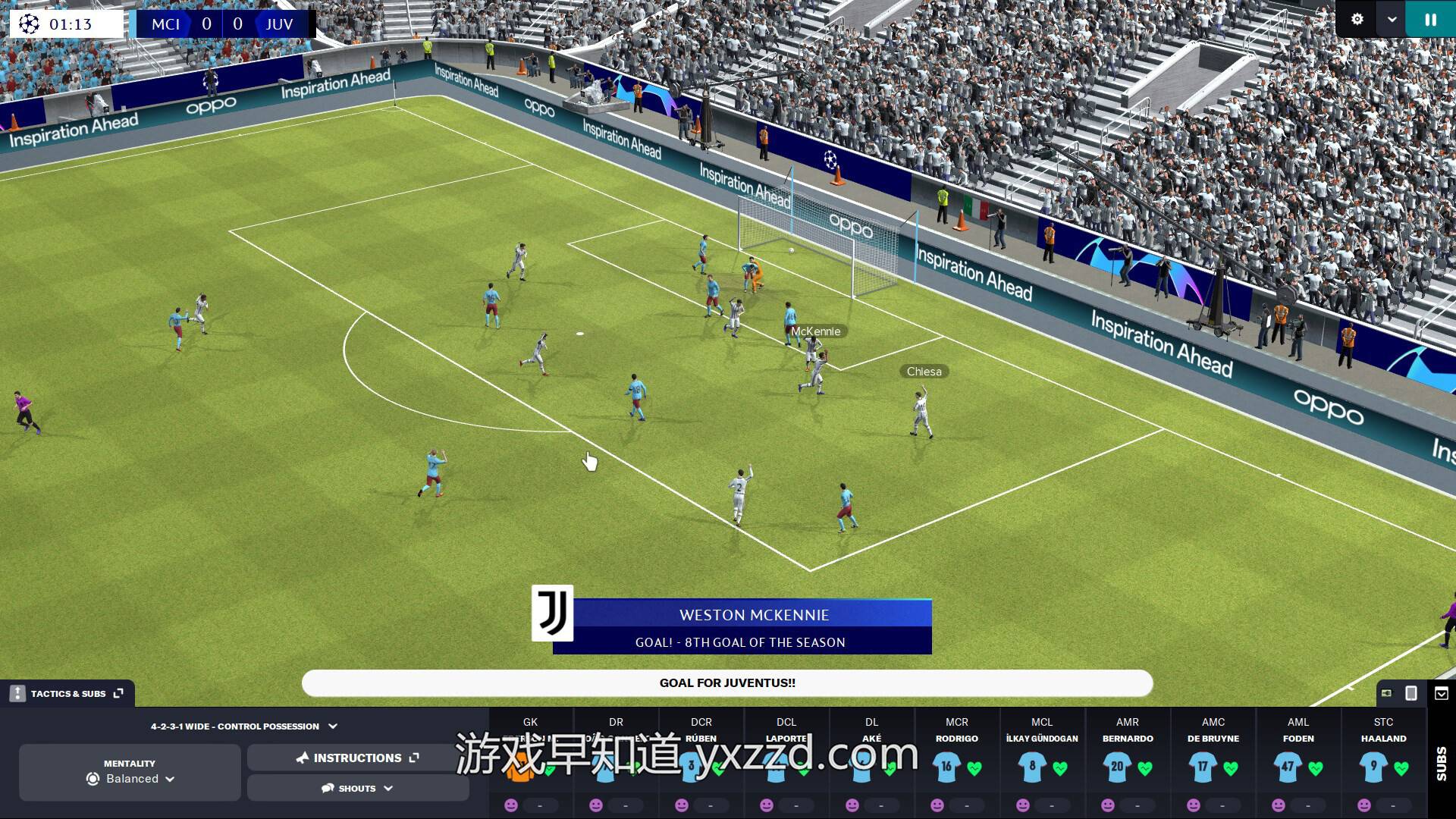Click the pause button to pause the match
The image size is (1456, 819).
click(1430, 20)
